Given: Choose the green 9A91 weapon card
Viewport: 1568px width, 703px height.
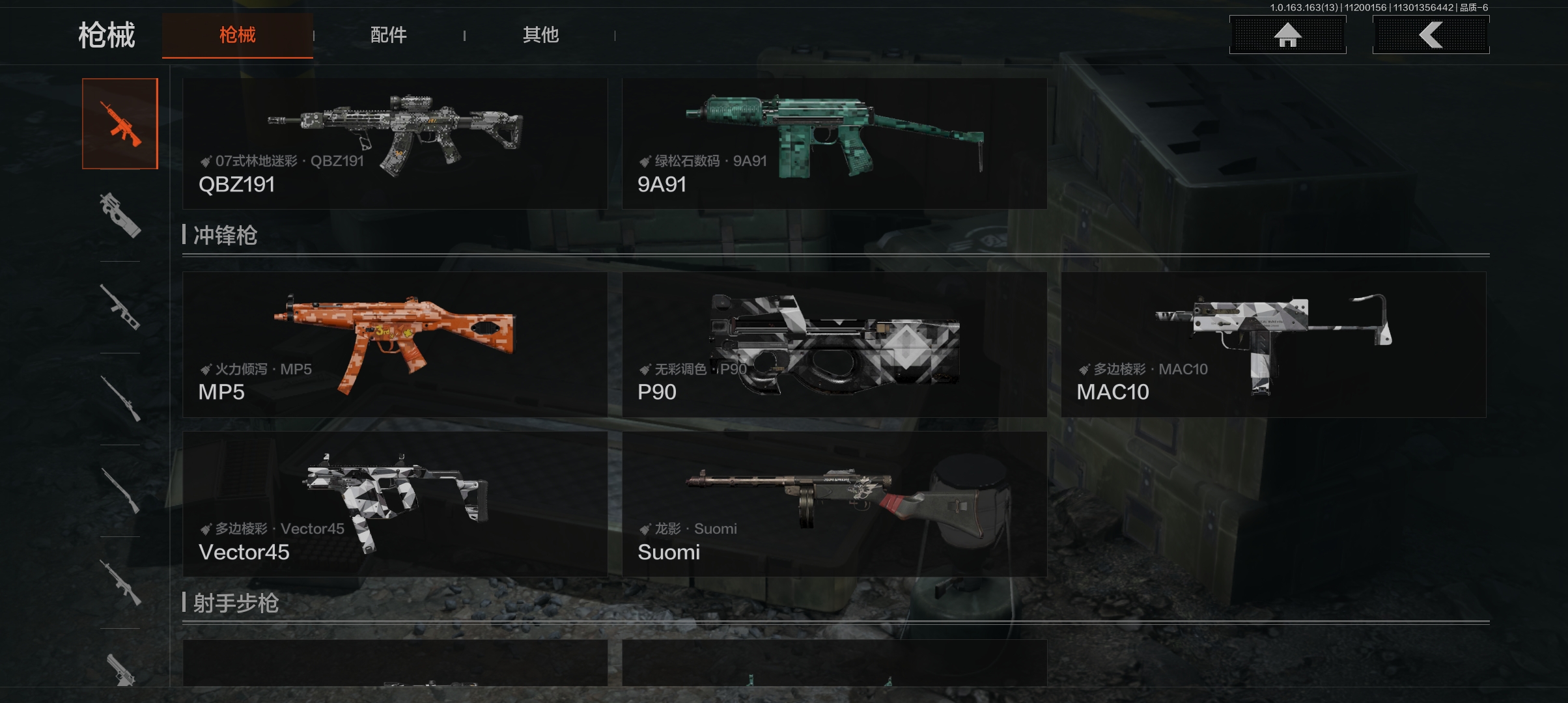Looking at the screenshot, I should click(x=834, y=143).
